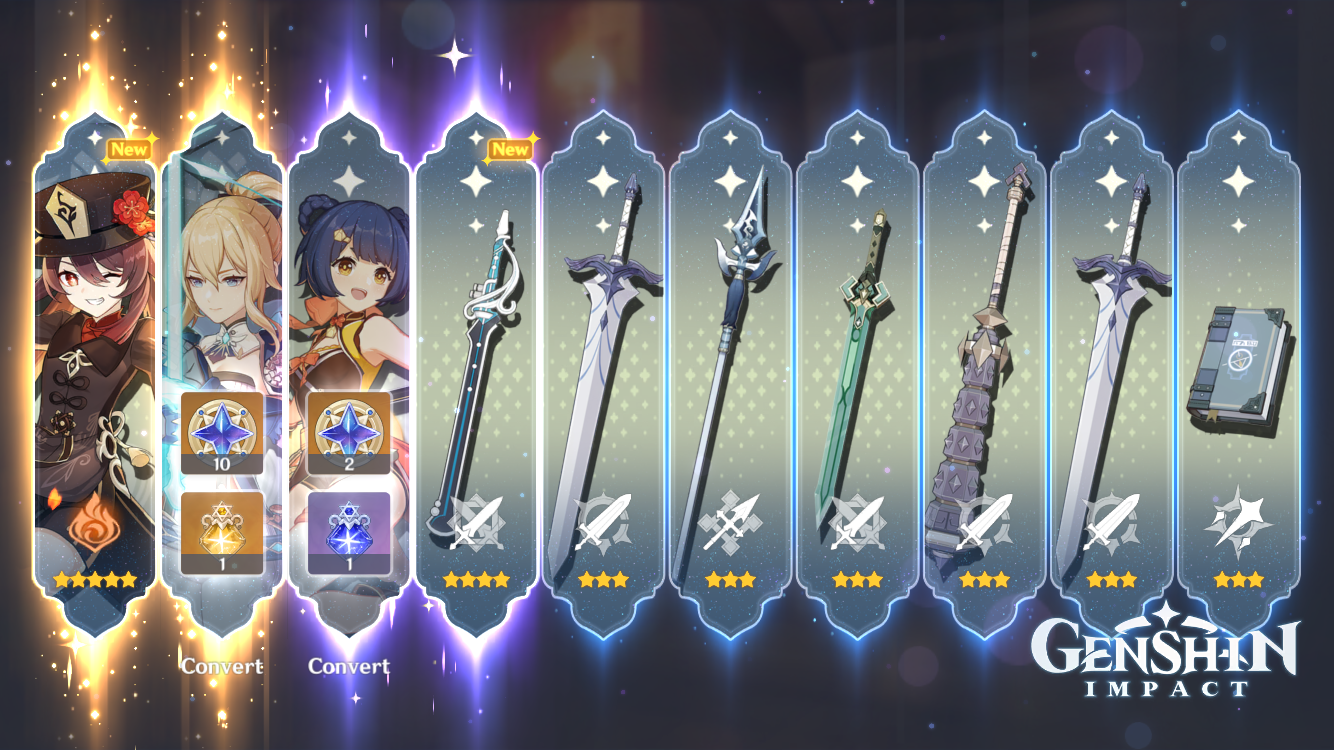Select Xiangling's character card
The image size is (1334, 750).
pos(350,300)
